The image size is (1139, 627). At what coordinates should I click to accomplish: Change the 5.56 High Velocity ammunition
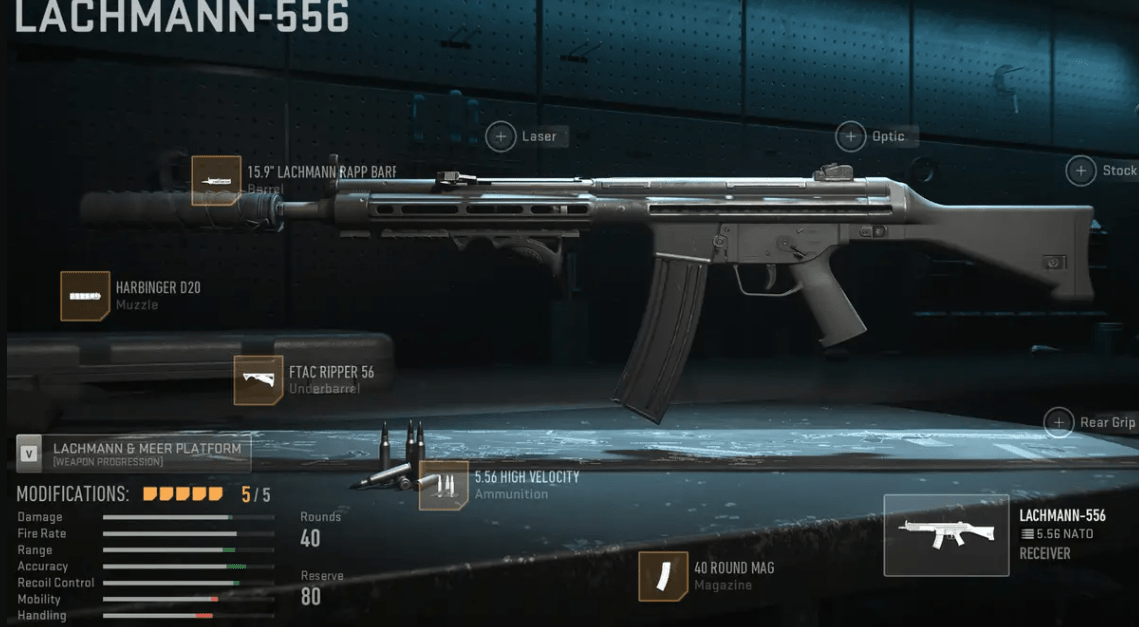coord(444,485)
